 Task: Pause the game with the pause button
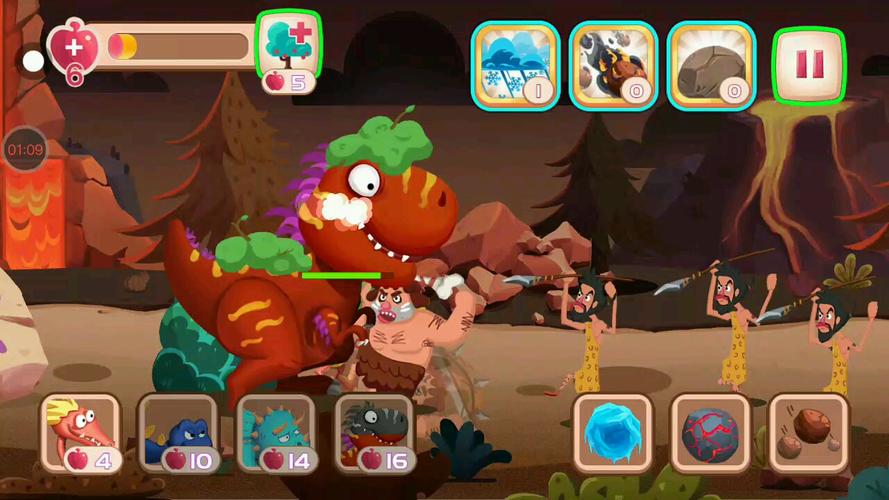point(808,65)
